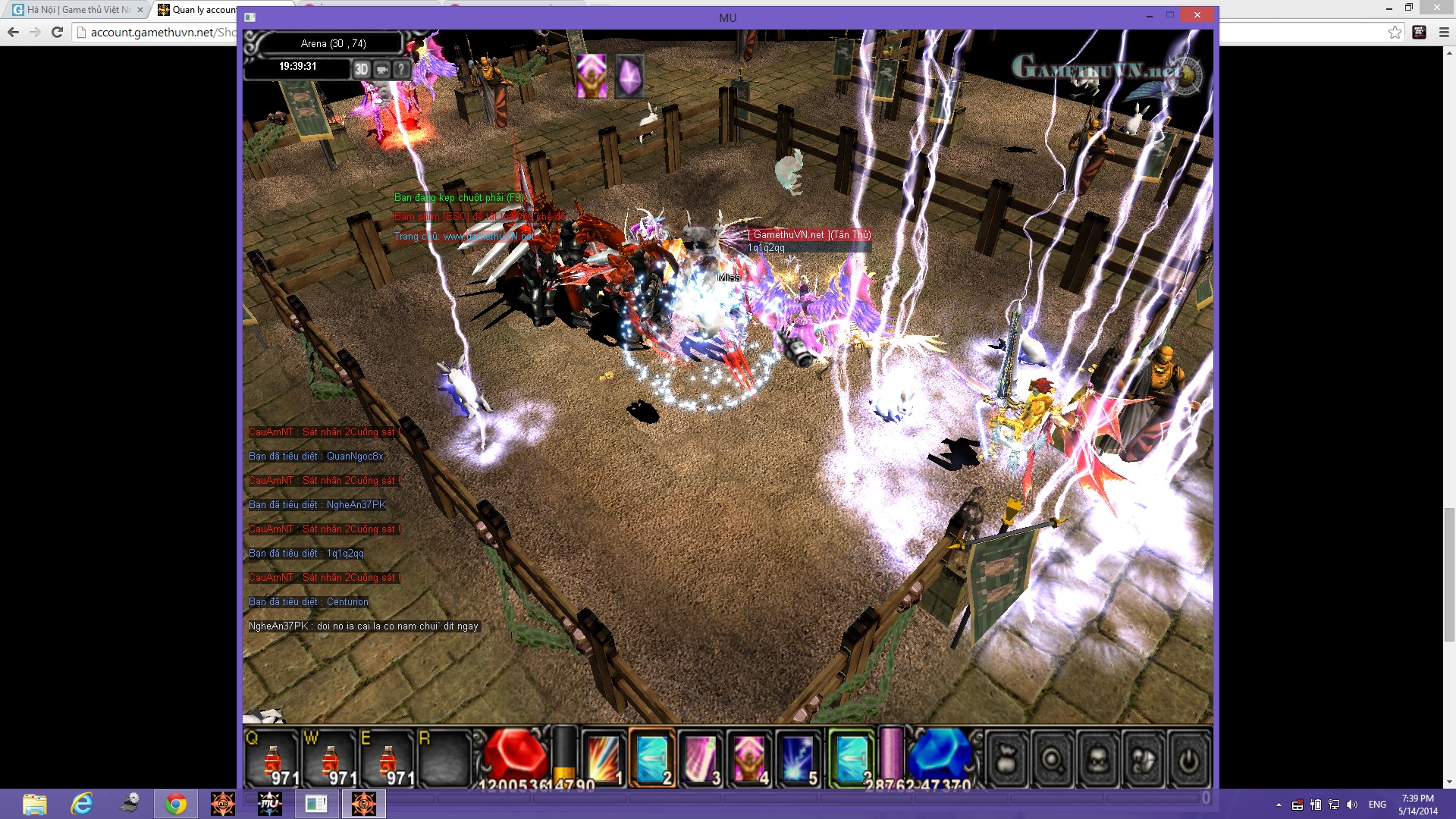Close the MU game window
The image size is (1456, 819).
click(1197, 15)
